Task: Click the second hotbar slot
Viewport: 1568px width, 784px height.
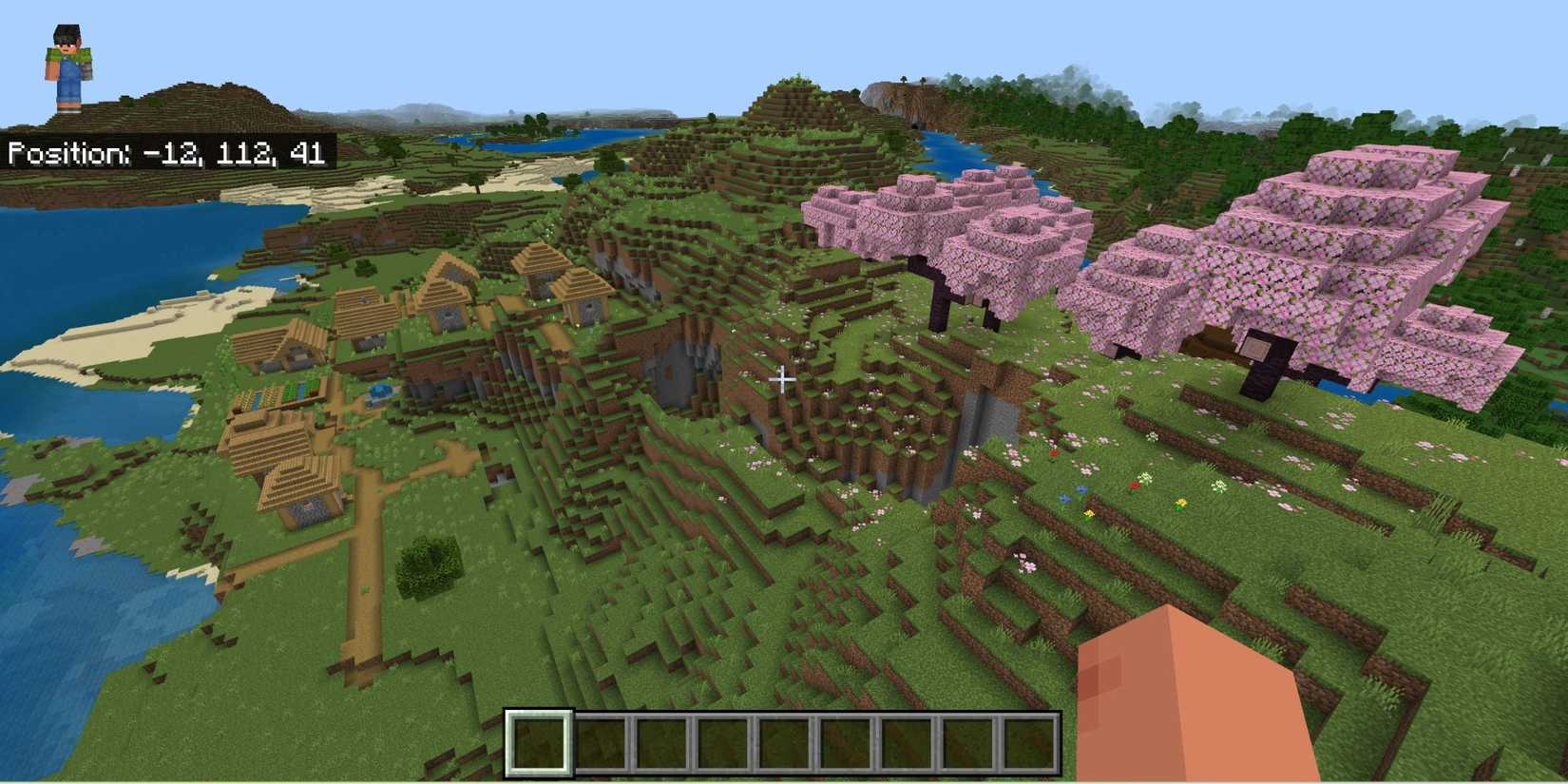Action: click(x=603, y=744)
